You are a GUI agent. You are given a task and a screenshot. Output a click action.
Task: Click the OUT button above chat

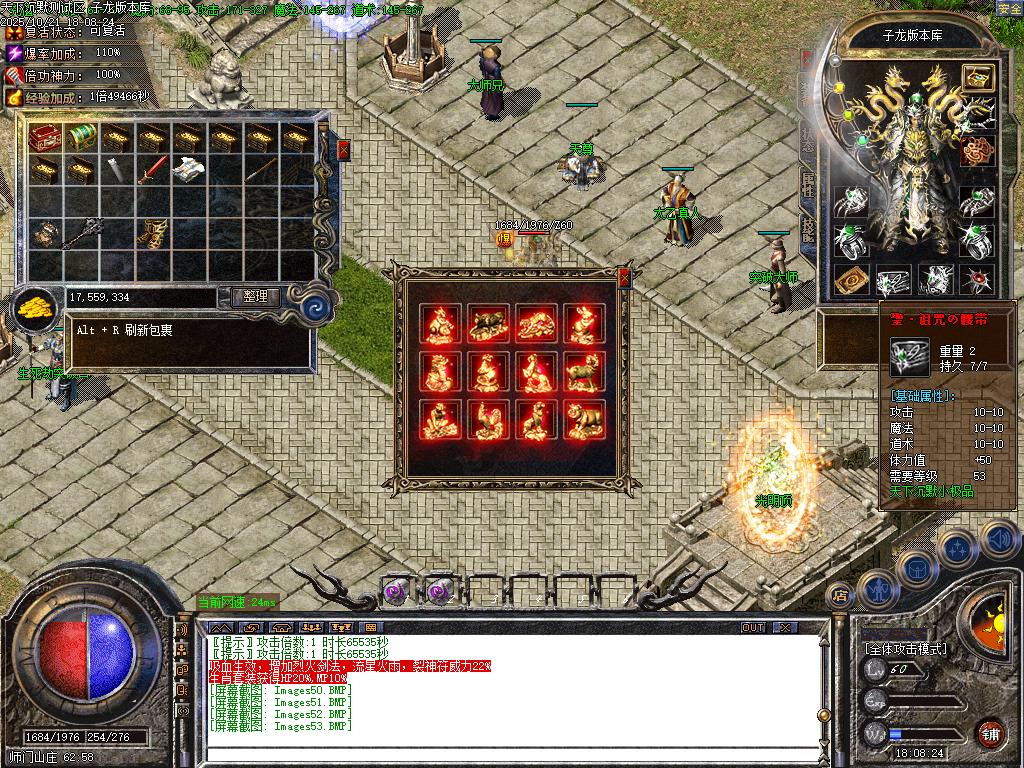pos(752,628)
